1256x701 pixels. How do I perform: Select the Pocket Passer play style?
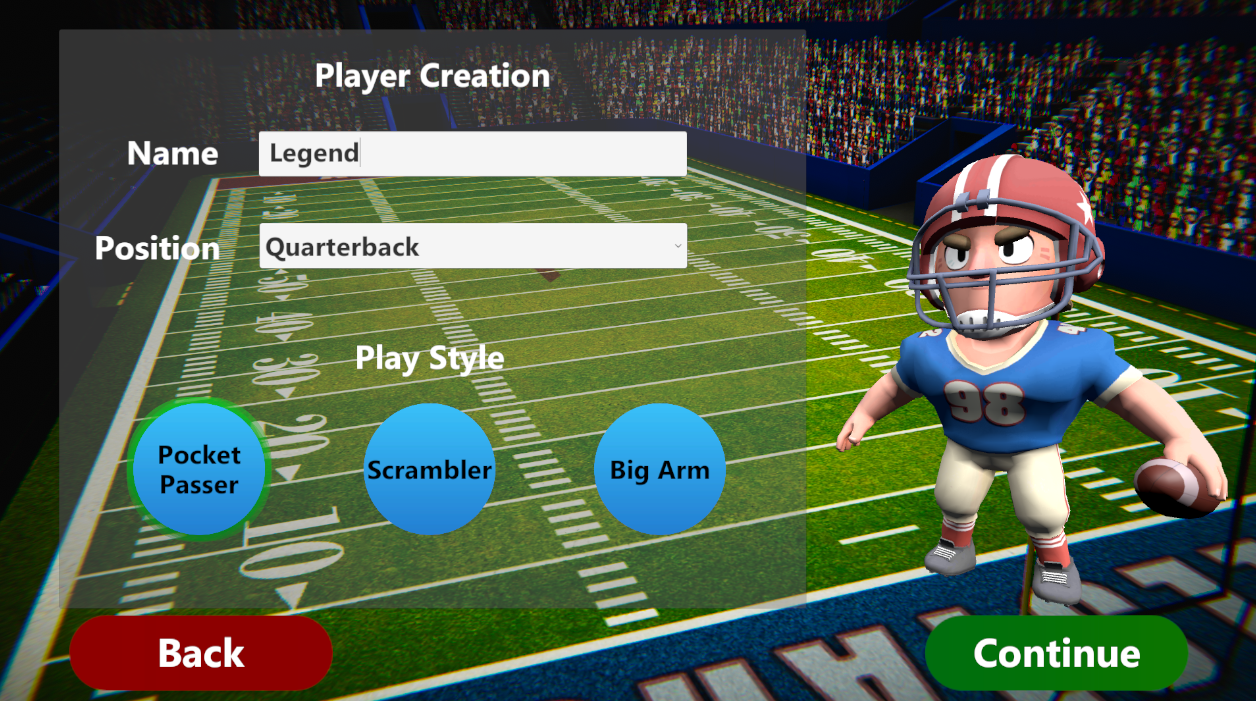click(x=200, y=469)
